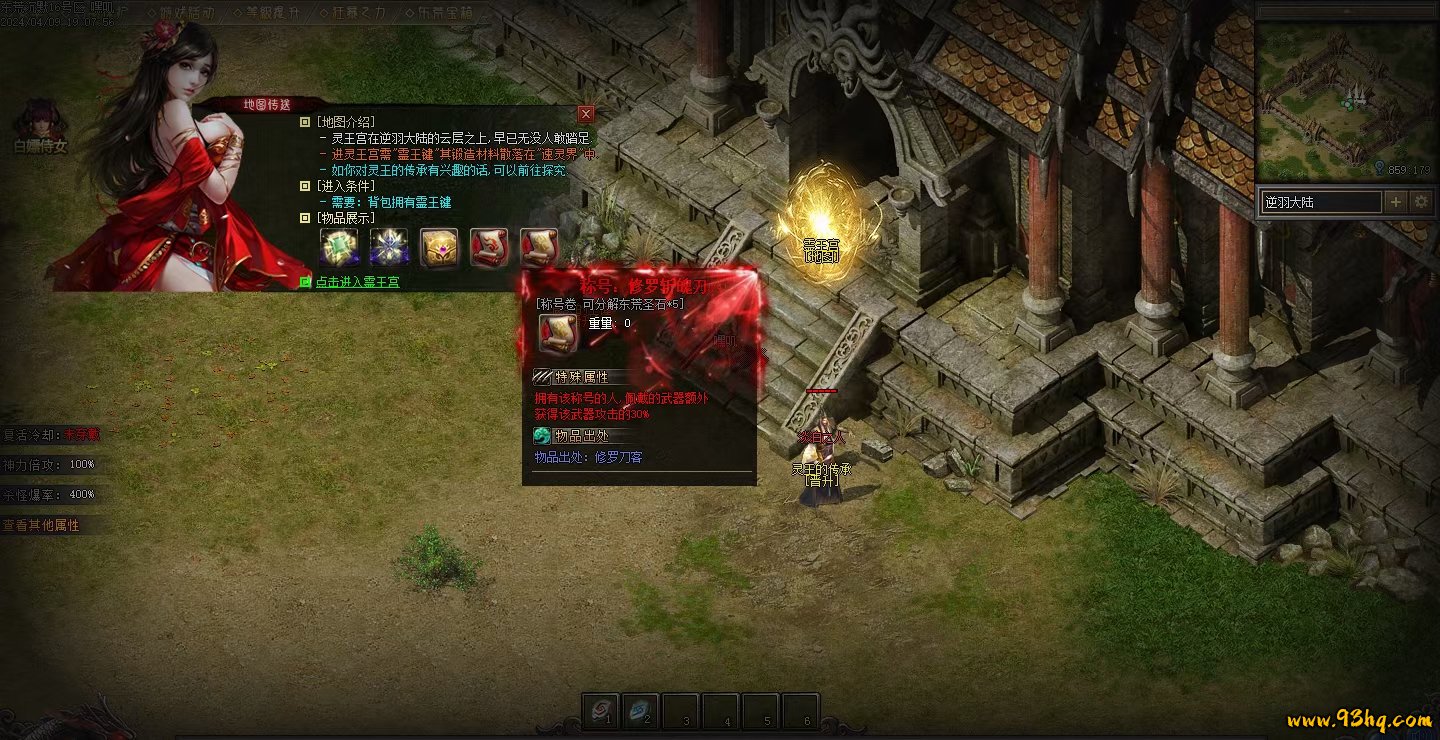Screen dimensions: 1440x740
Task: Select the green gem item icon
Action: click(x=338, y=247)
